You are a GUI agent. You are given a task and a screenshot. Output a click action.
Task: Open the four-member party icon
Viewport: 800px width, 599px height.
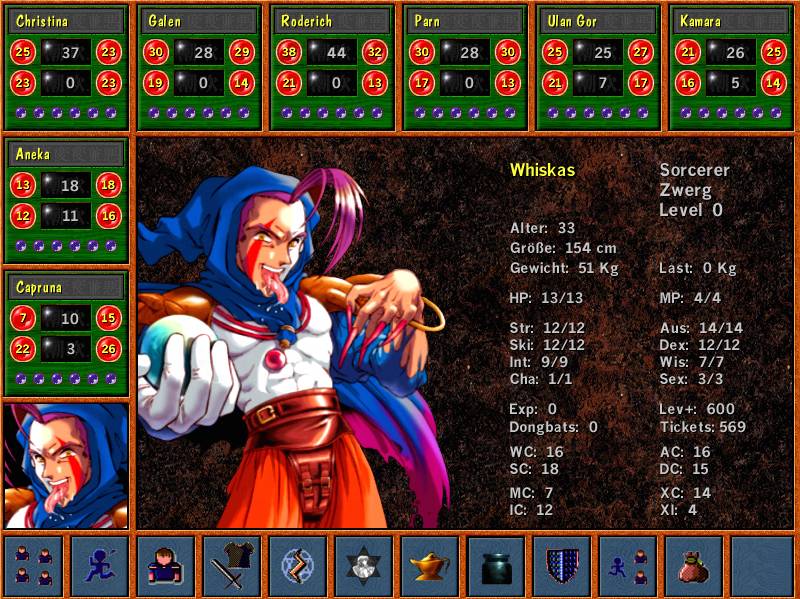pyautogui.click(x=33, y=567)
